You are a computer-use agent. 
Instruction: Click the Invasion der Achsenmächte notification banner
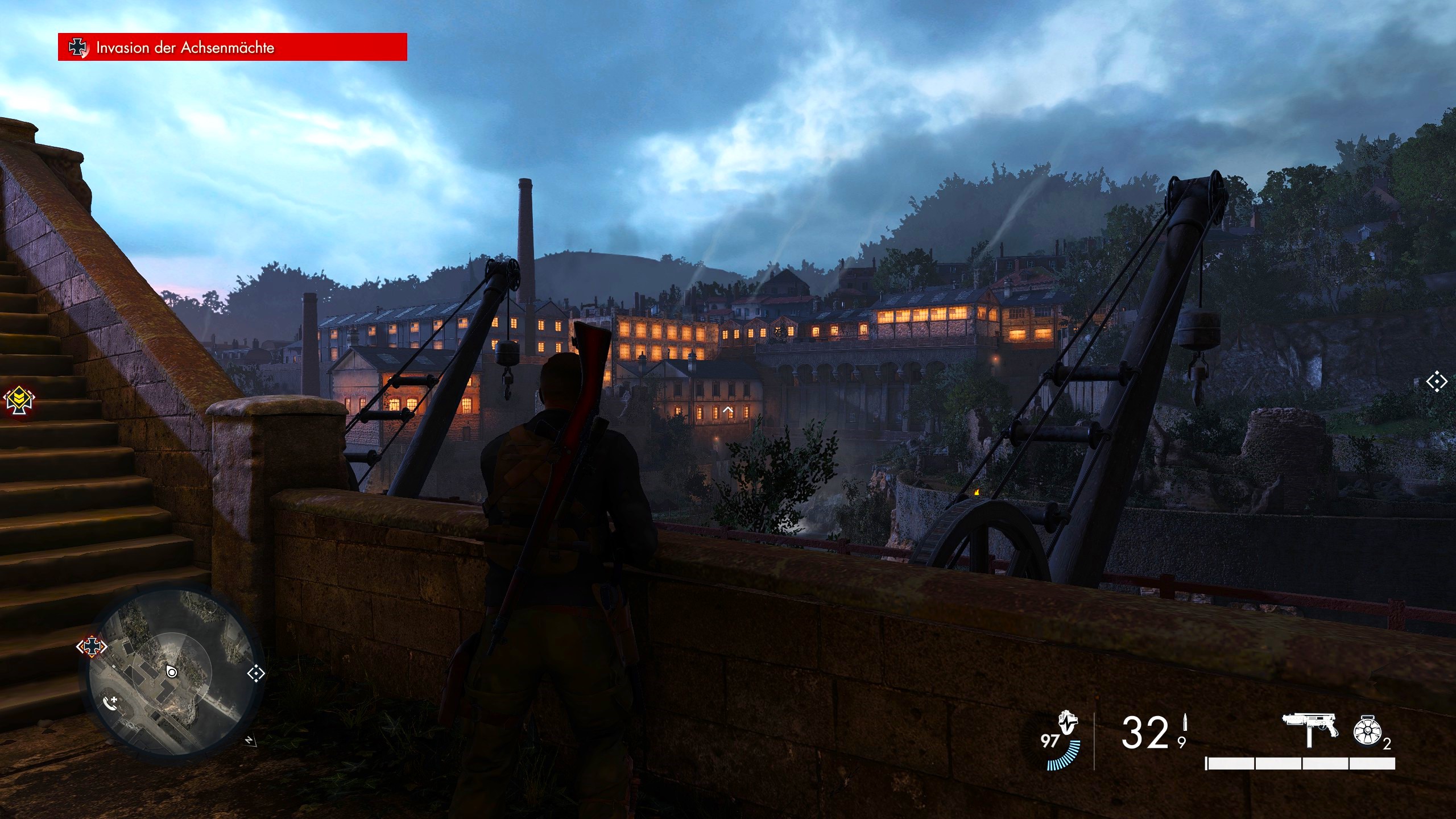pos(232,47)
